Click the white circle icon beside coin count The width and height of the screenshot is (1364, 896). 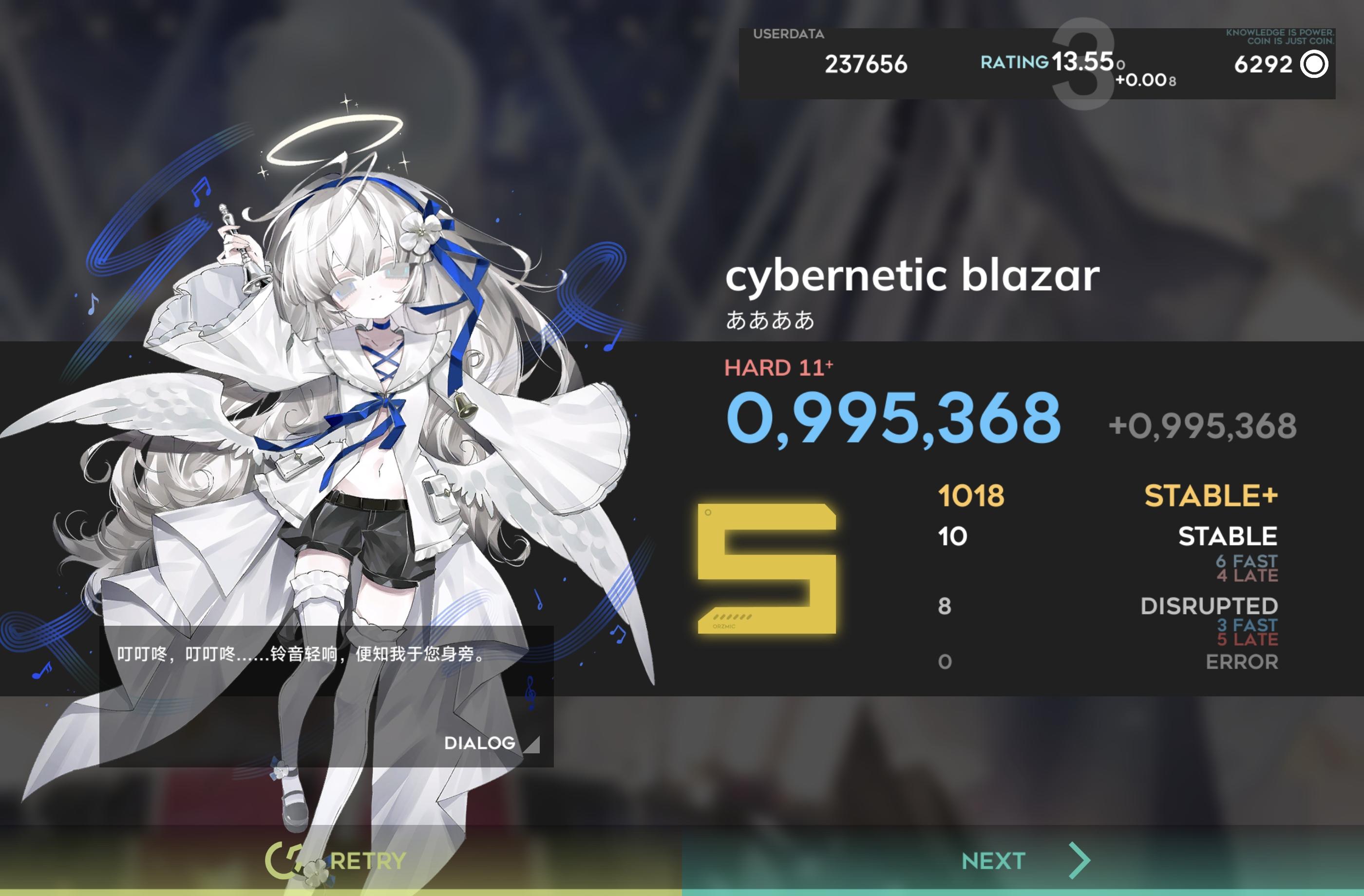click(1313, 65)
